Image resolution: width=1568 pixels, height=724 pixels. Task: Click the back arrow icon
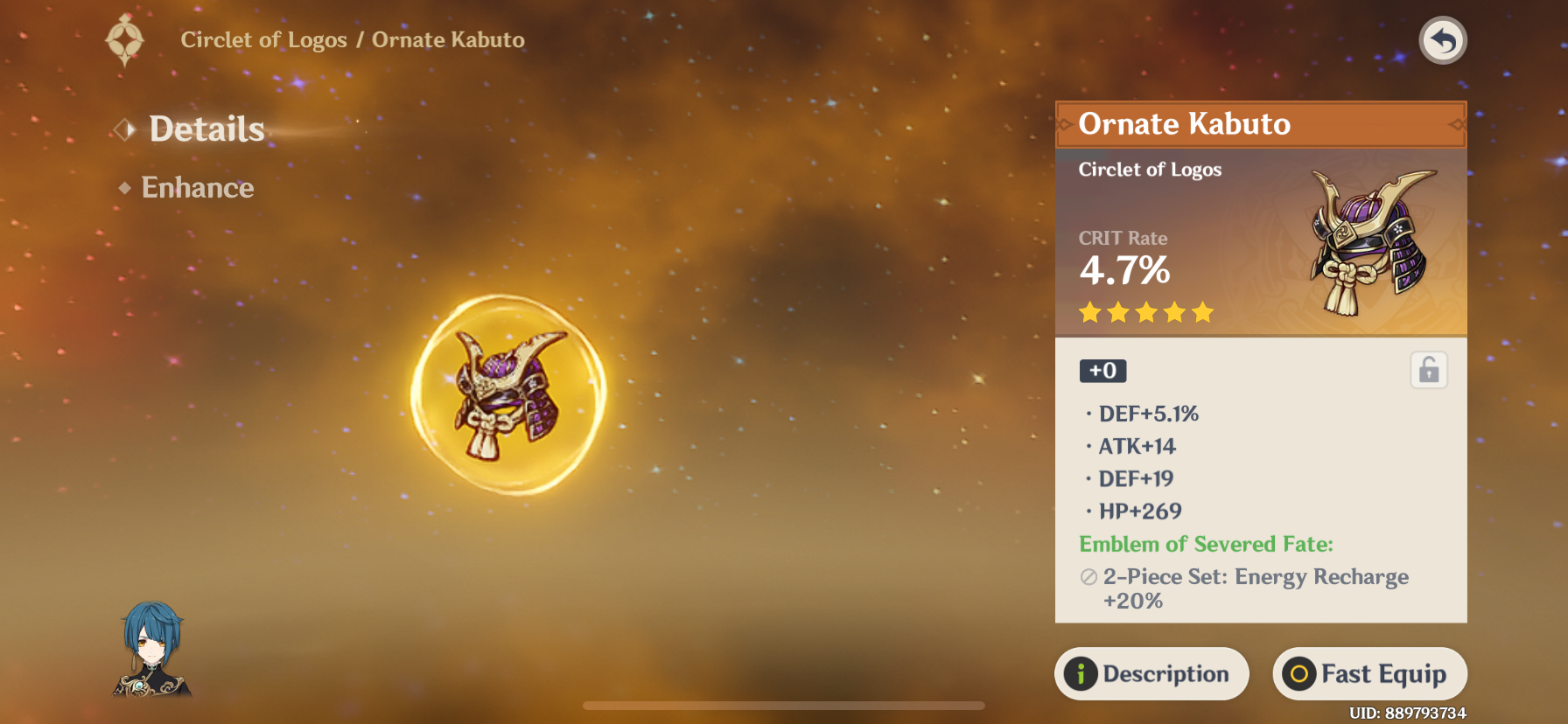1443,40
